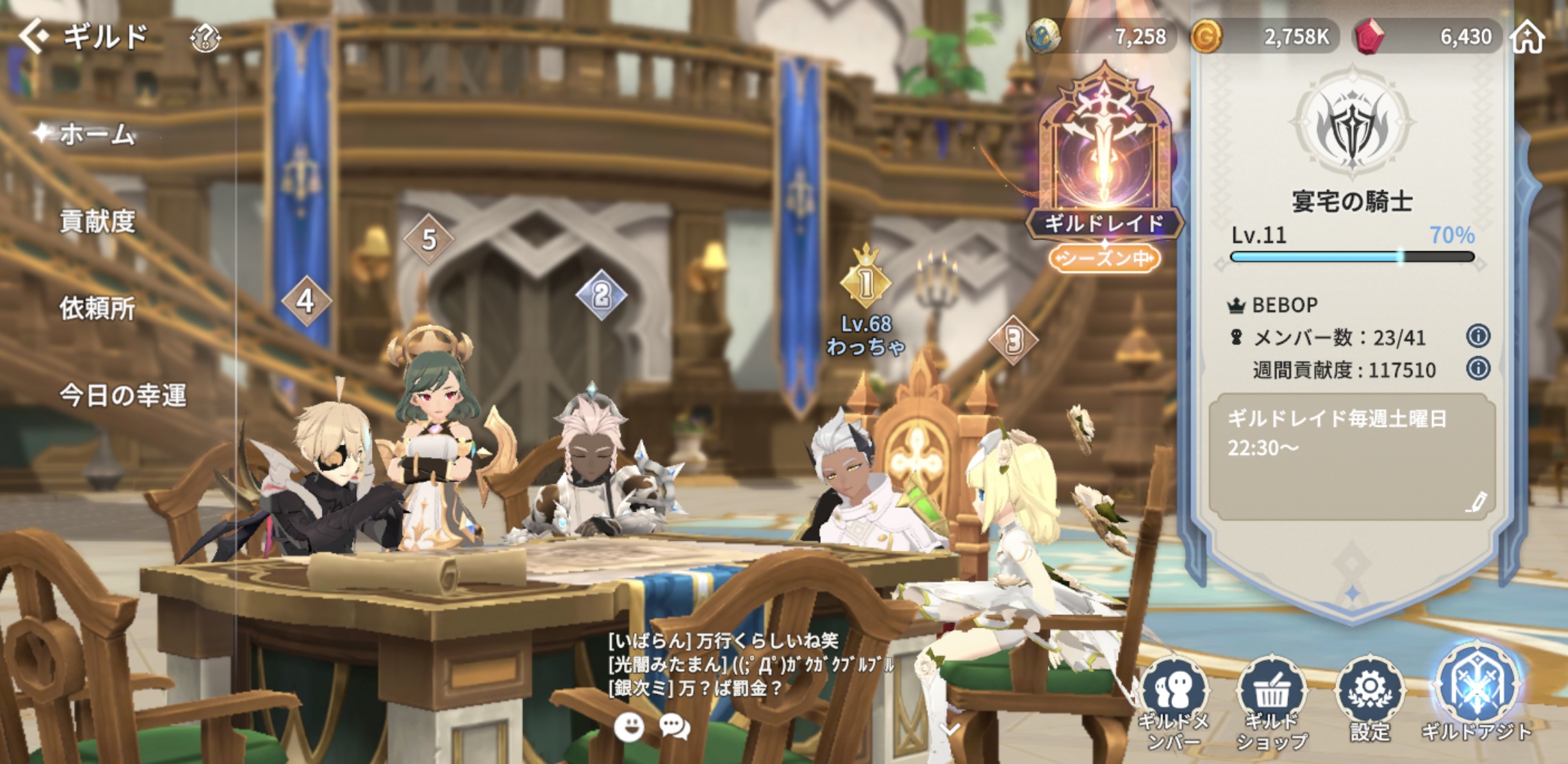Image resolution: width=1568 pixels, height=764 pixels.
Task: Open ギルドメンバー member list
Action: pyautogui.click(x=1174, y=700)
